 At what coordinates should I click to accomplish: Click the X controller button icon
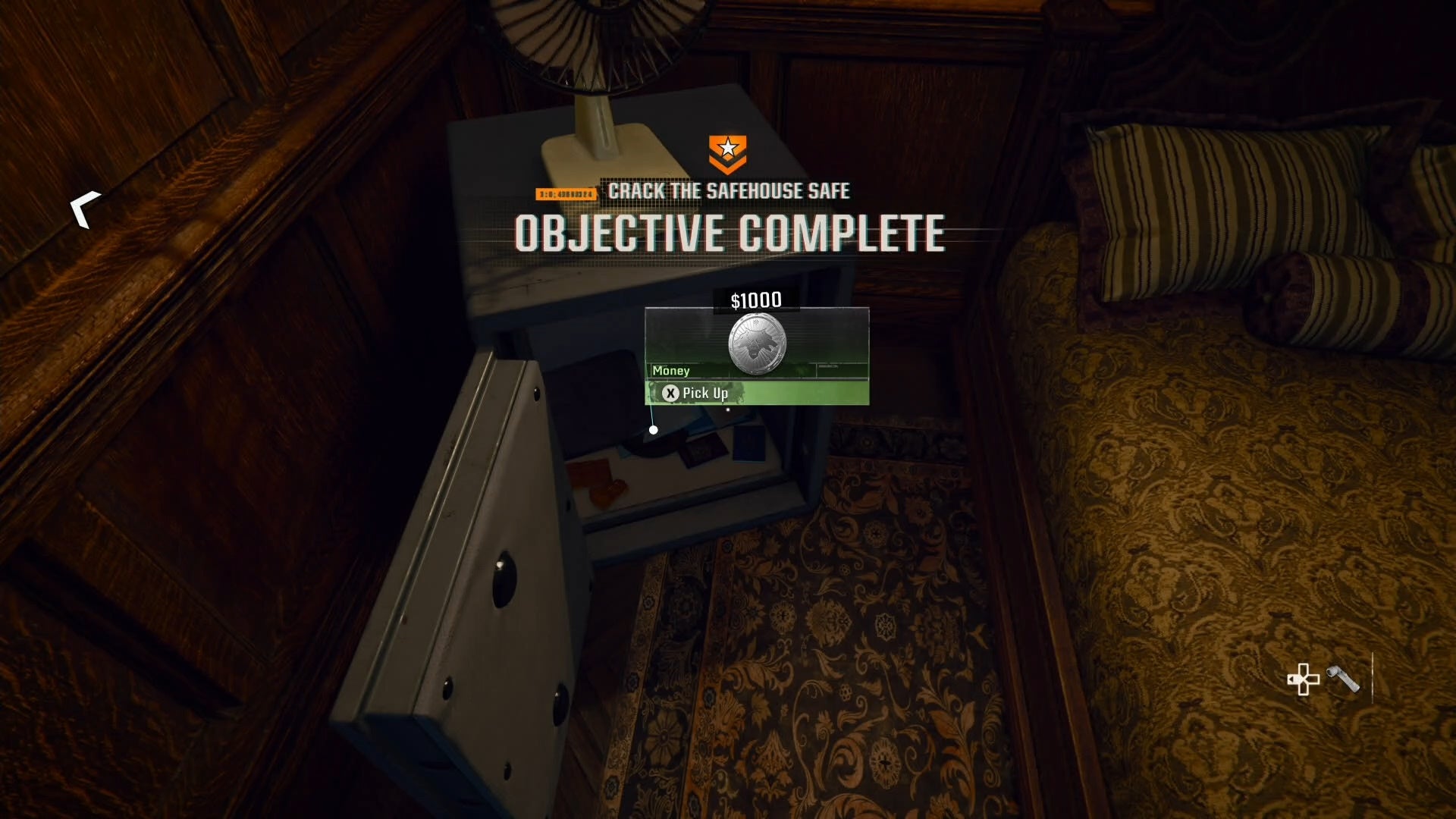670,394
